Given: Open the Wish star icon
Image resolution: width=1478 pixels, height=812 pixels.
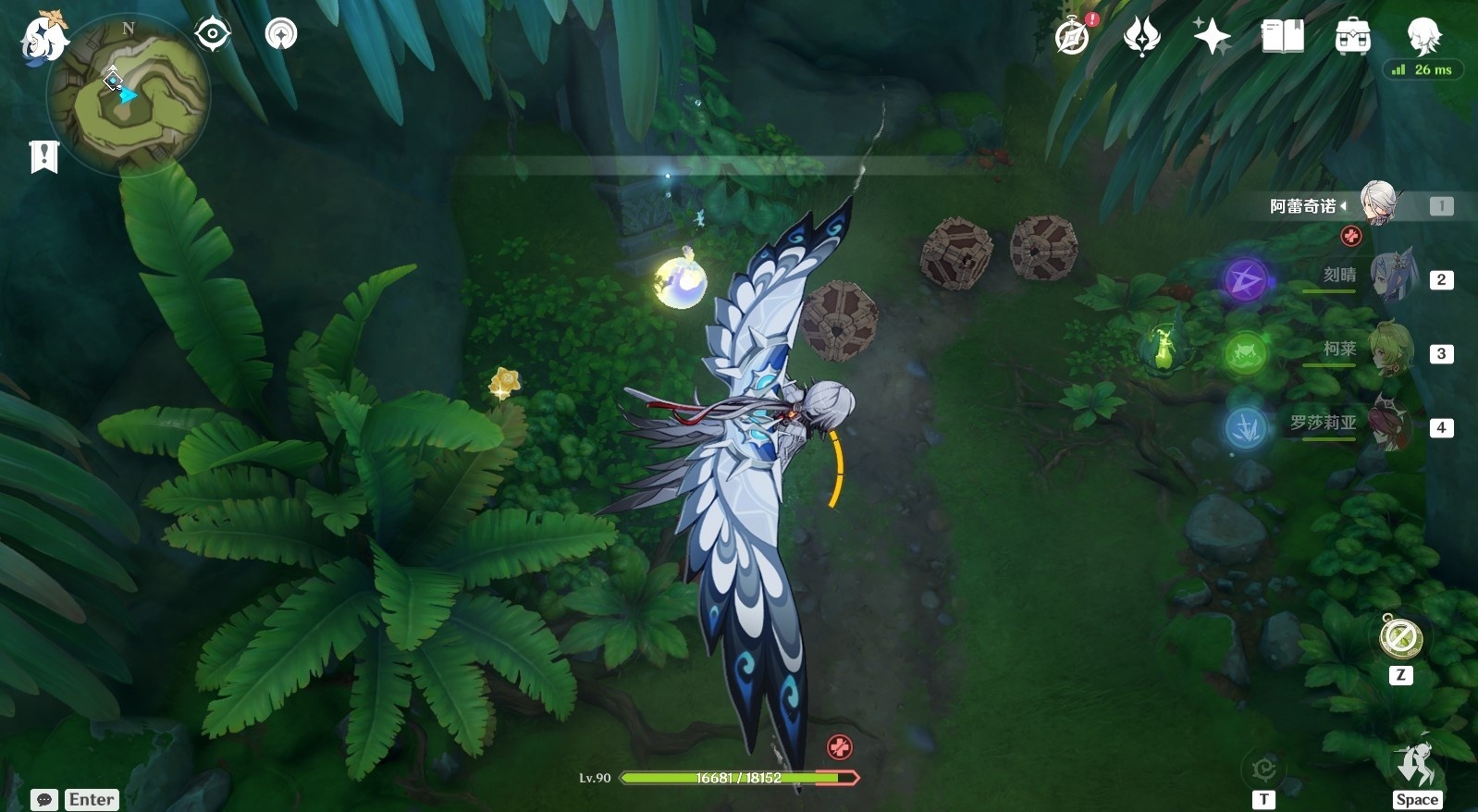Looking at the screenshot, I should 1212,37.
